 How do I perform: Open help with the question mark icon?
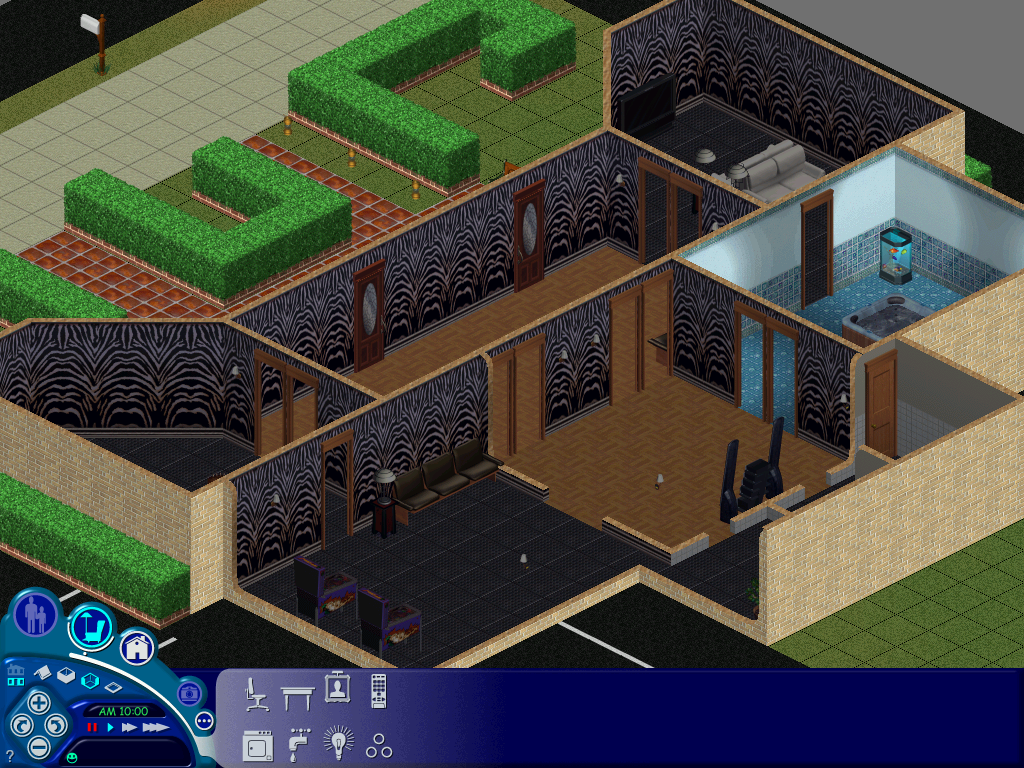pos(9,755)
